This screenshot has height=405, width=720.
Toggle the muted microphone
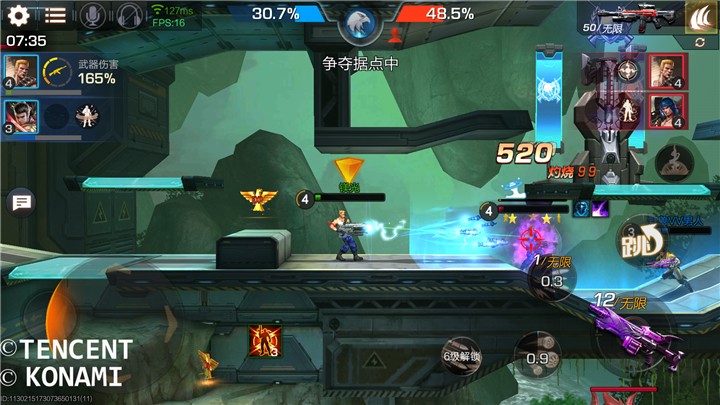point(92,15)
